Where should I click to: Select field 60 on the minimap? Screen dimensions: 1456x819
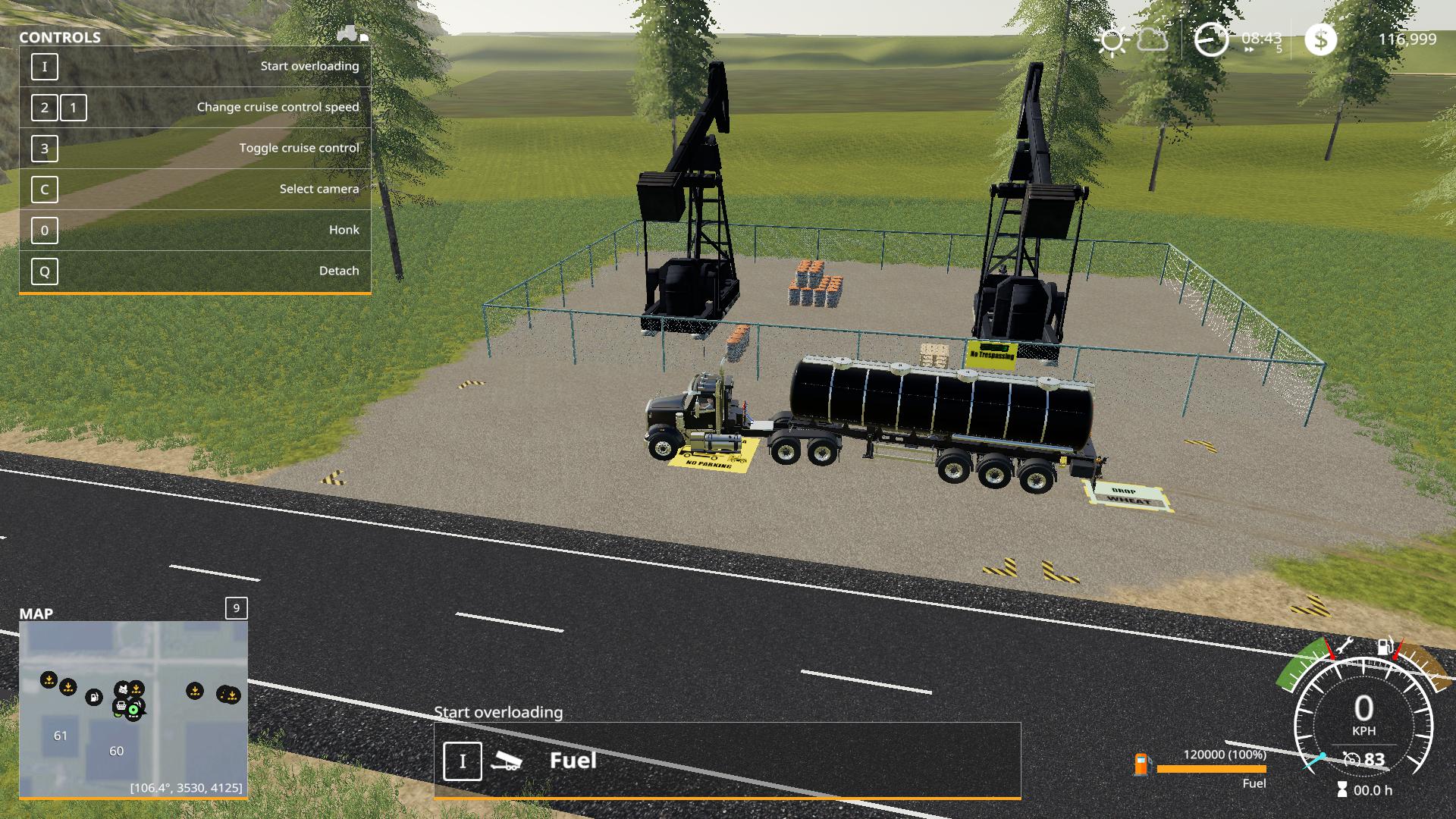point(116,751)
